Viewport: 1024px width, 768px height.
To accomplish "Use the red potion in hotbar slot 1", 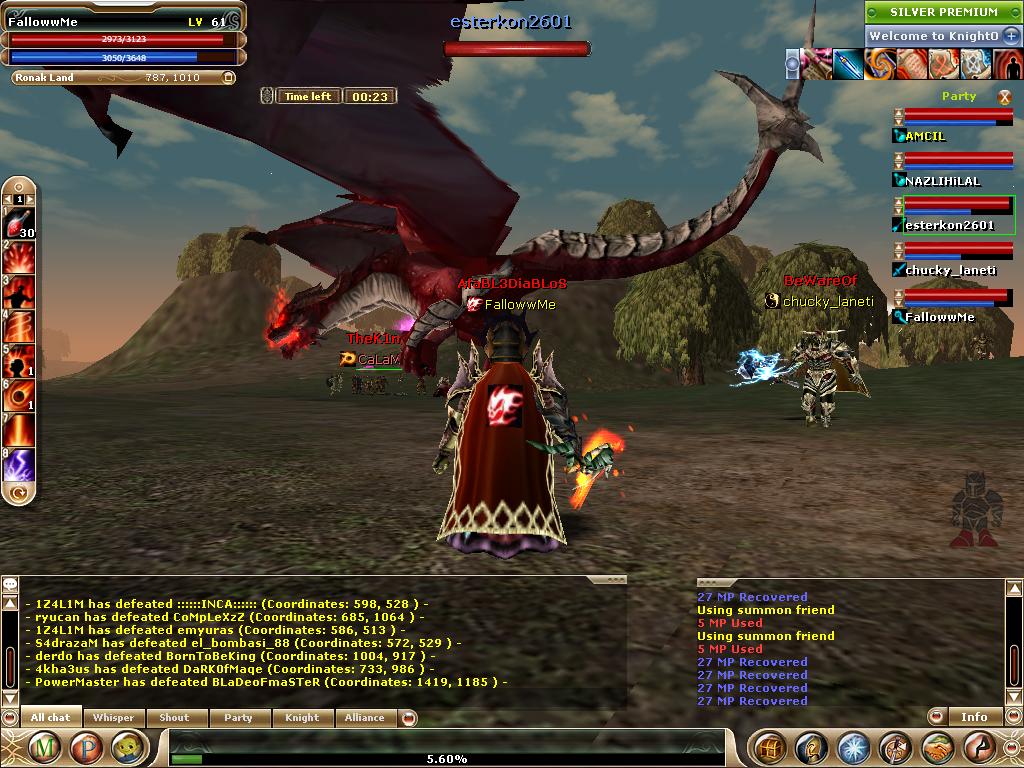I will click(x=20, y=222).
